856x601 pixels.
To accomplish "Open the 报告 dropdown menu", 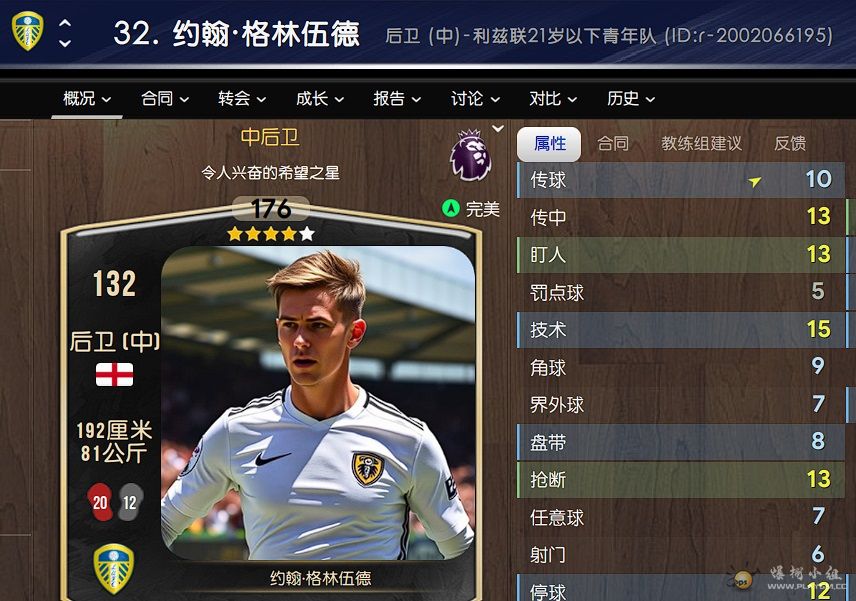I will click(397, 98).
